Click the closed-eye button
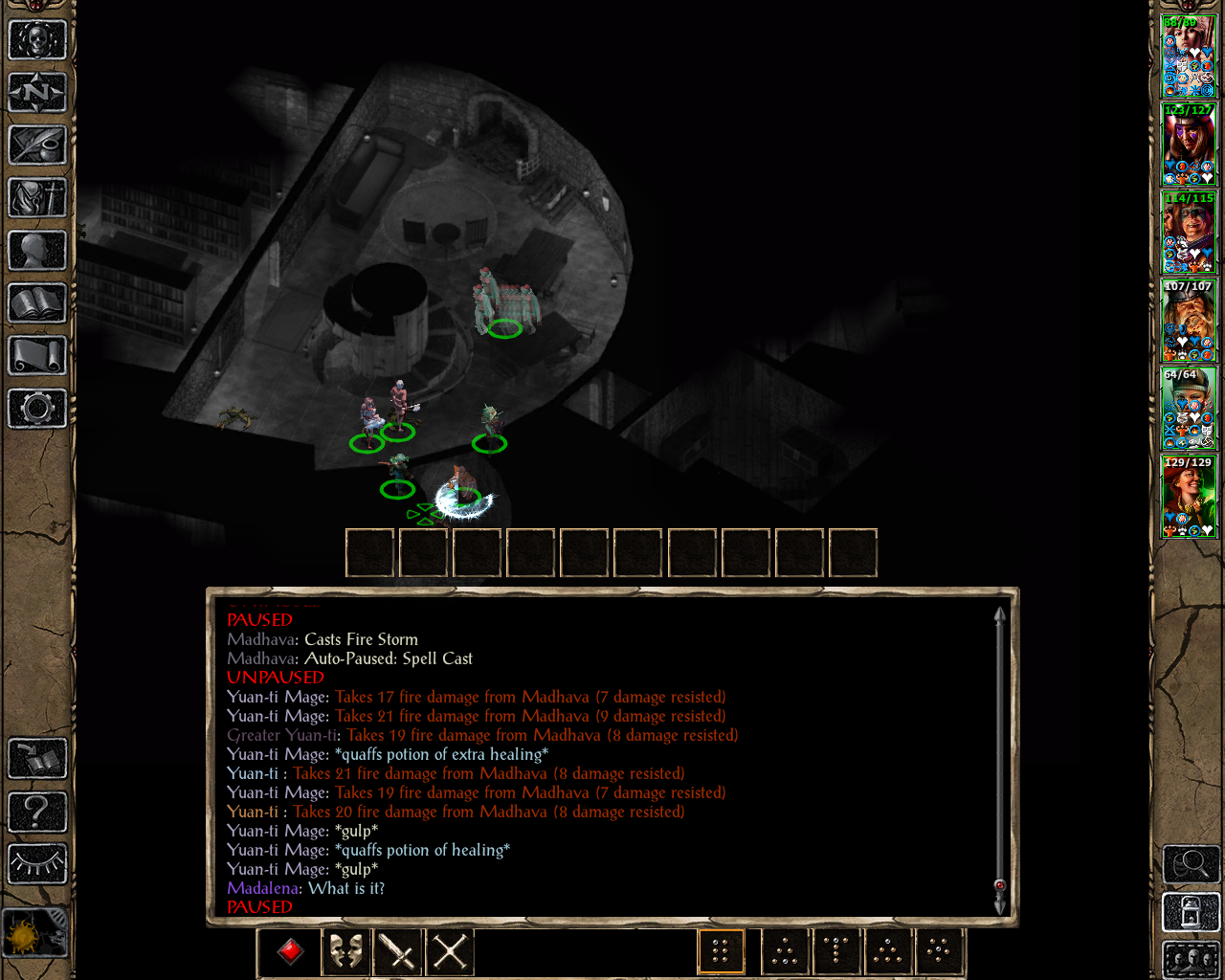1225x980 pixels. click(37, 864)
